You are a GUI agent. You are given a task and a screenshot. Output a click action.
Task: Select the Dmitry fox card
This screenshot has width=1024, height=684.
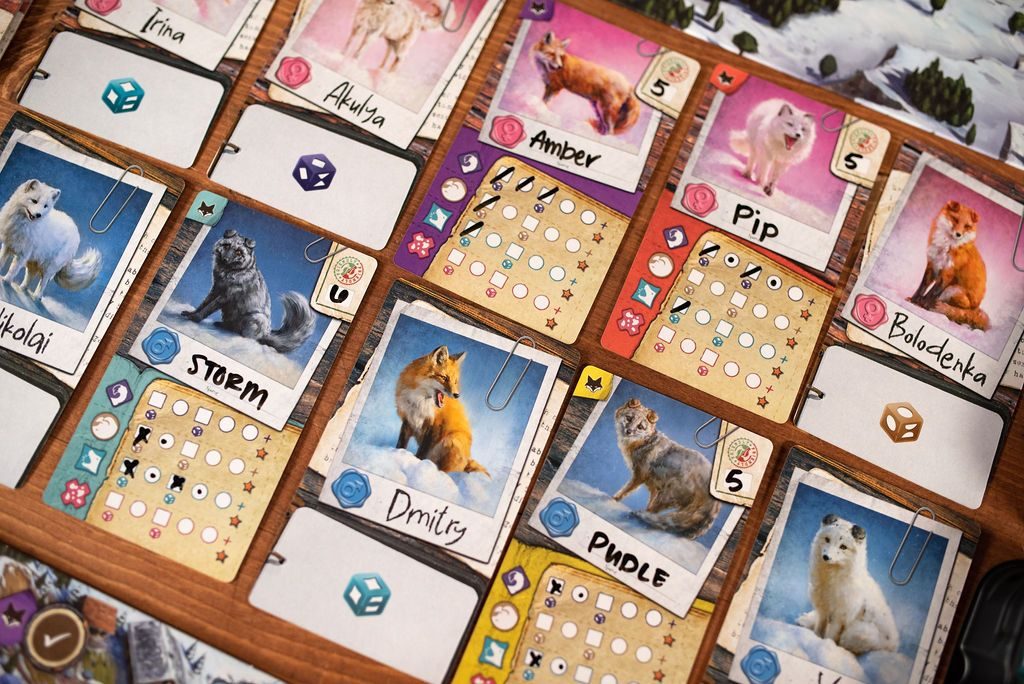tap(440, 430)
